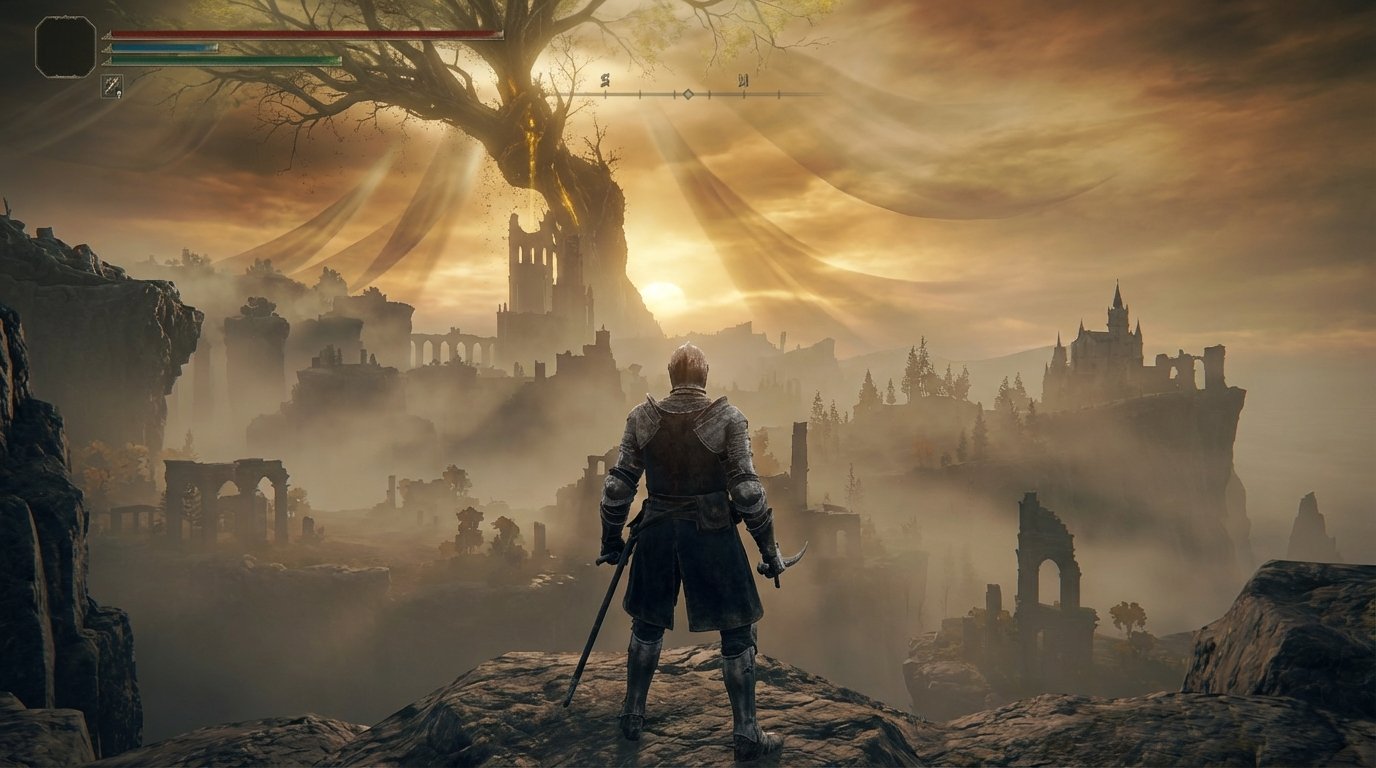Open the empty rune arc frame top-left
Screen dimensions: 1376x768
65,47
